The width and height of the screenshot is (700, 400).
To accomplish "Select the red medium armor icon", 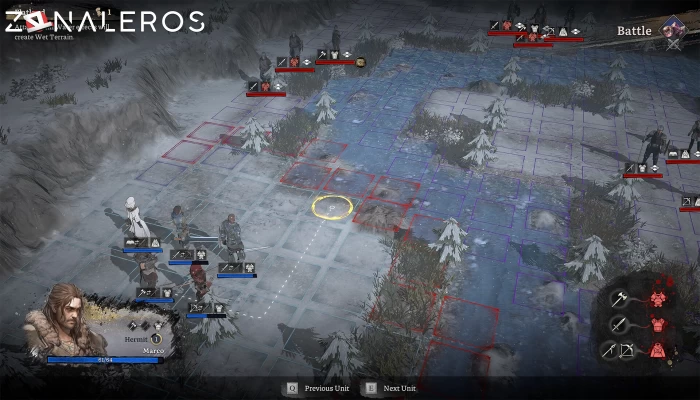I will point(658,324).
